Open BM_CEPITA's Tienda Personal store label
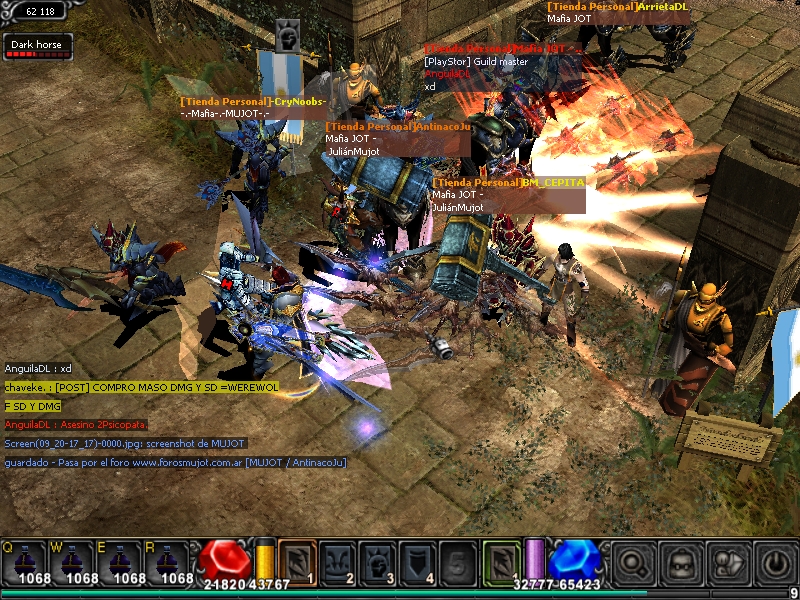The height and width of the screenshot is (600, 800). pos(508,183)
